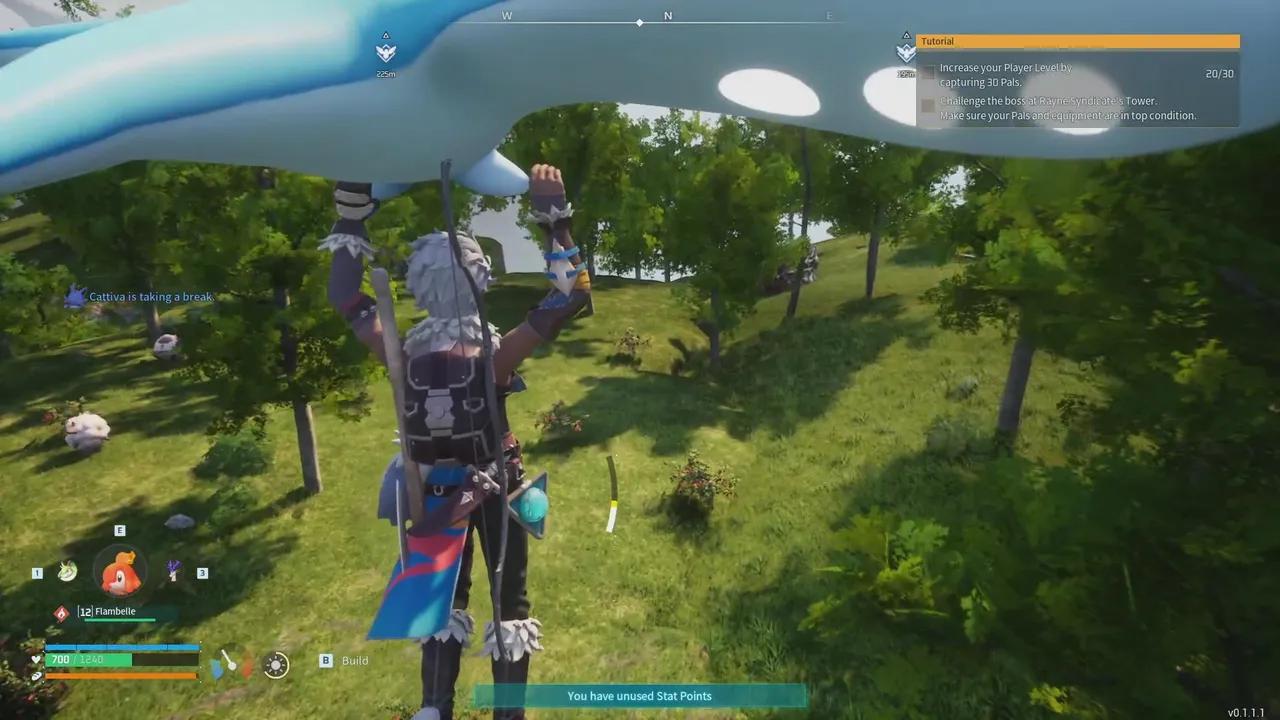1280x720 pixels.
Task: Toggle the E key Pal swap prompt
Action: point(120,530)
